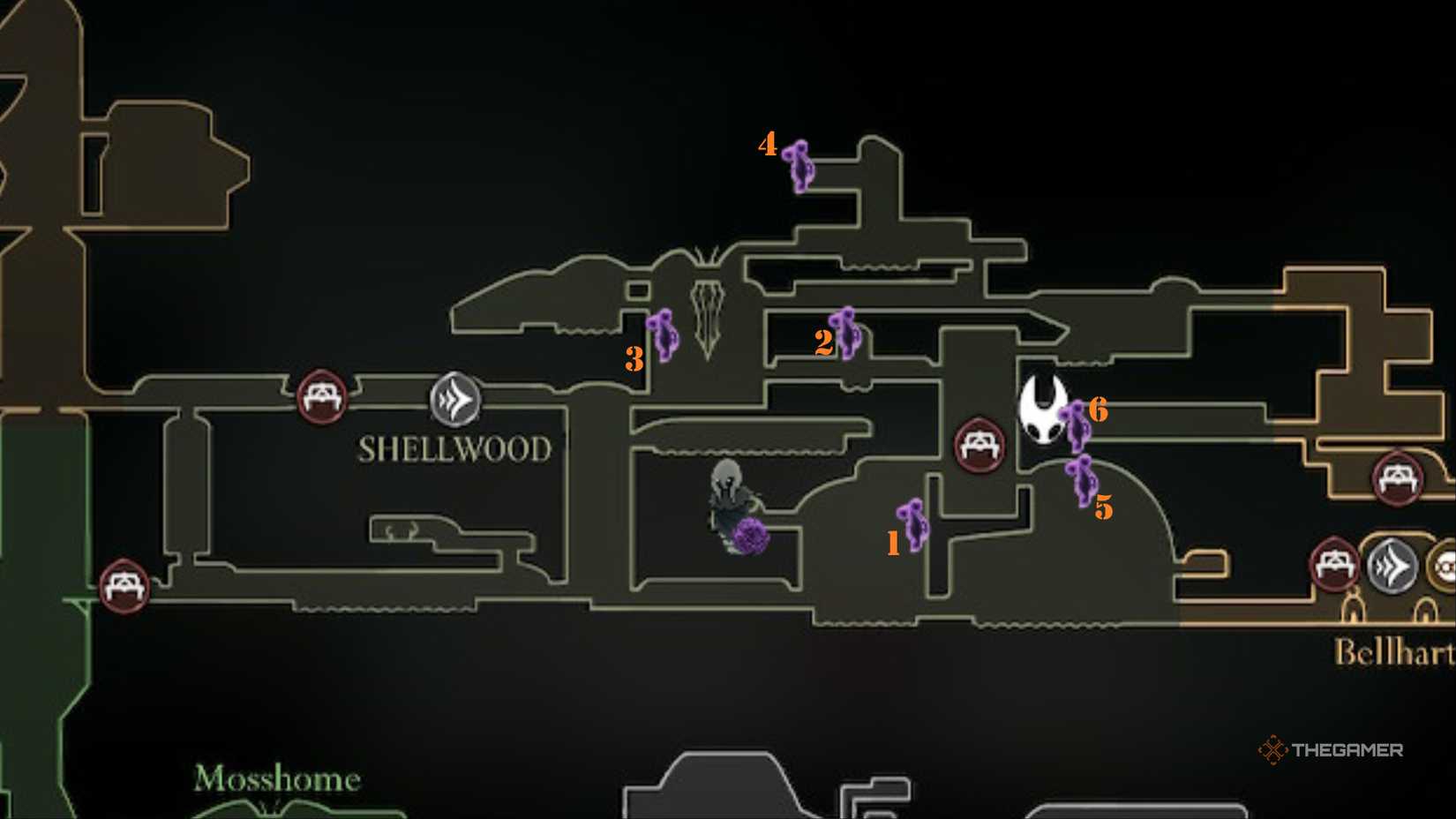Click the SHELLWOOD region label

pyautogui.click(x=454, y=448)
